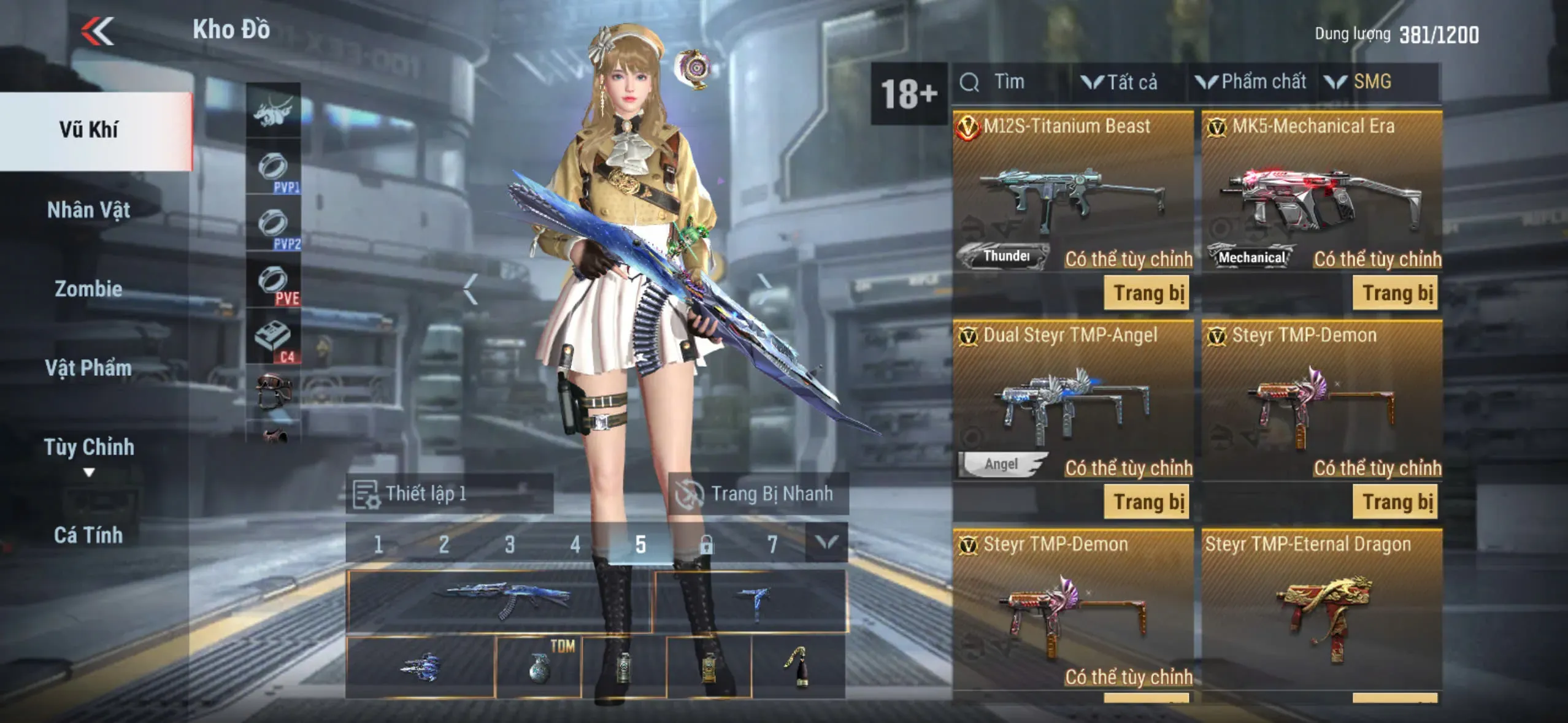Click the Tìm search field
This screenshot has width=1568, height=723.
[1009, 82]
